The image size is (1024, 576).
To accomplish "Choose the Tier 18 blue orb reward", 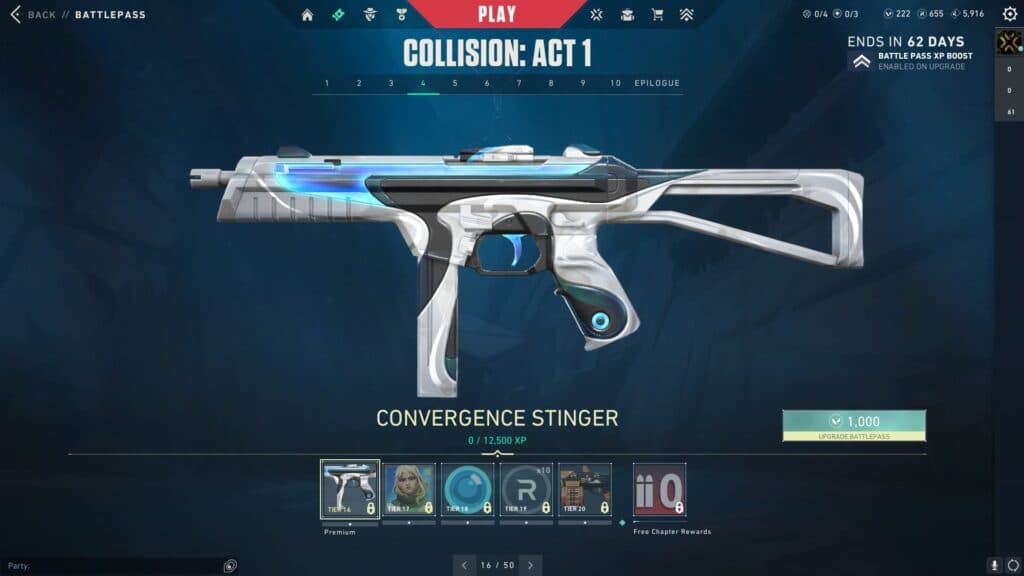I will coord(468,490).
